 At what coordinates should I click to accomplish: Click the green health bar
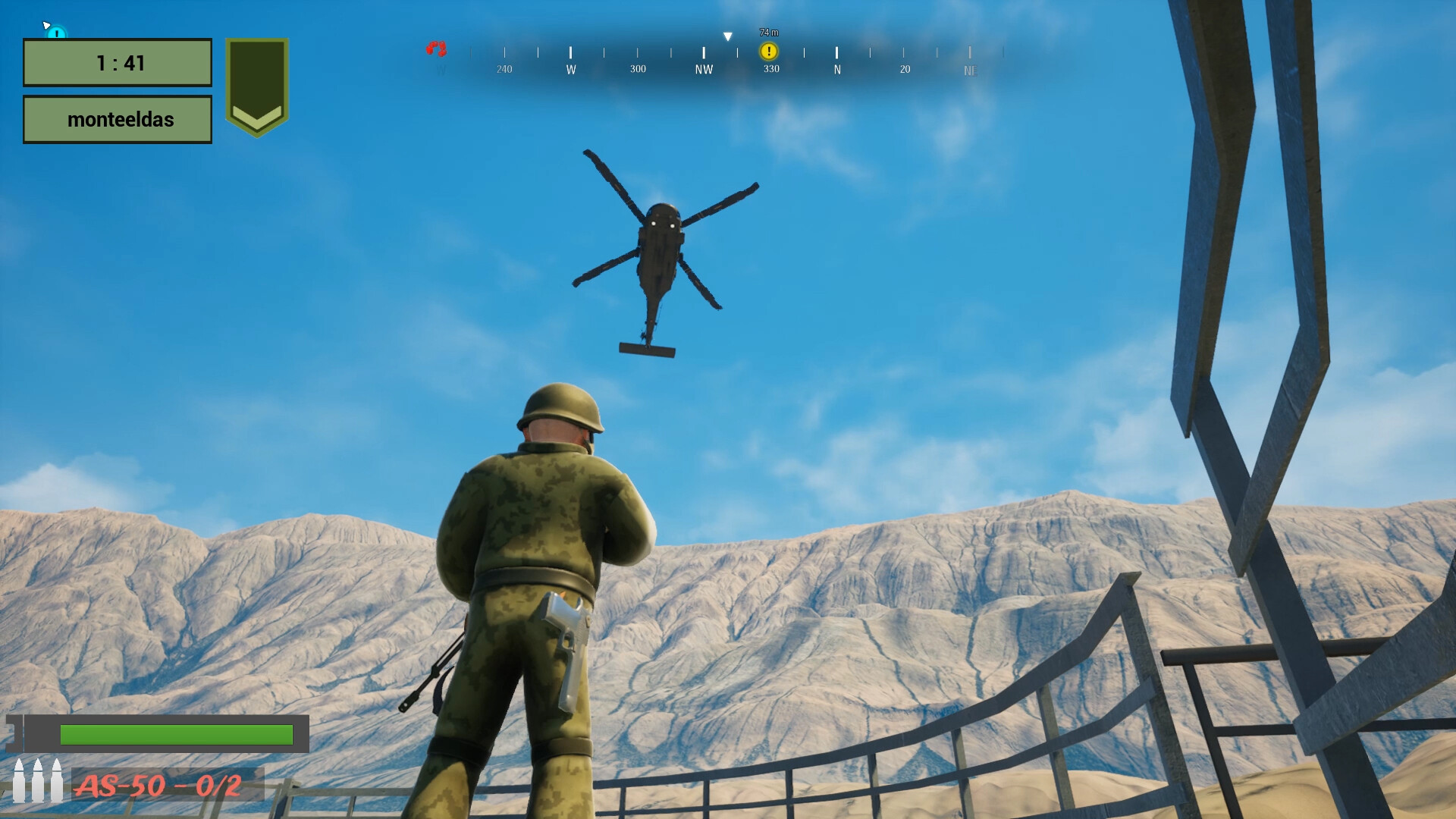176,734
